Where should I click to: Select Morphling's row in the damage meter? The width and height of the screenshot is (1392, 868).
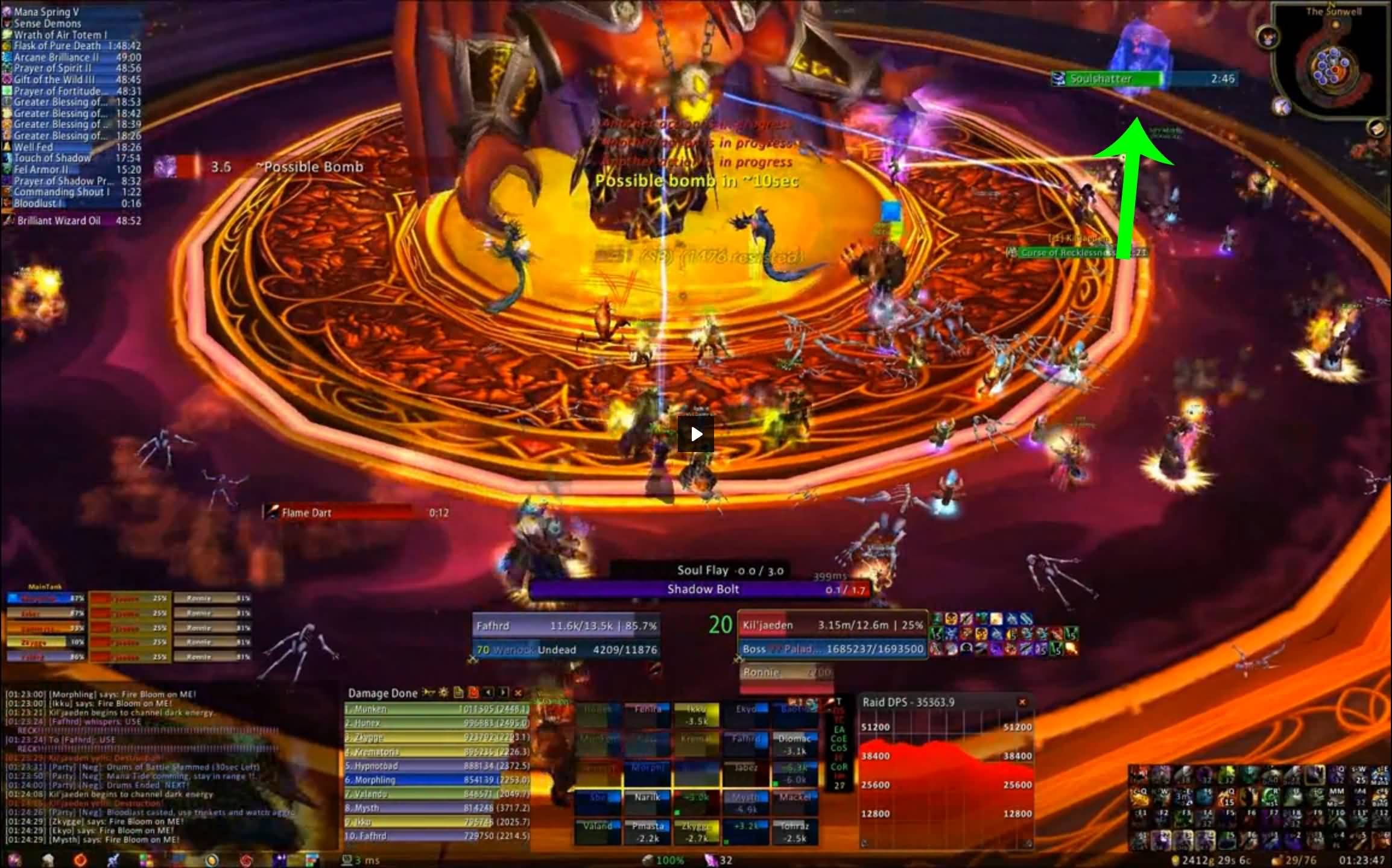click(437, 780)
